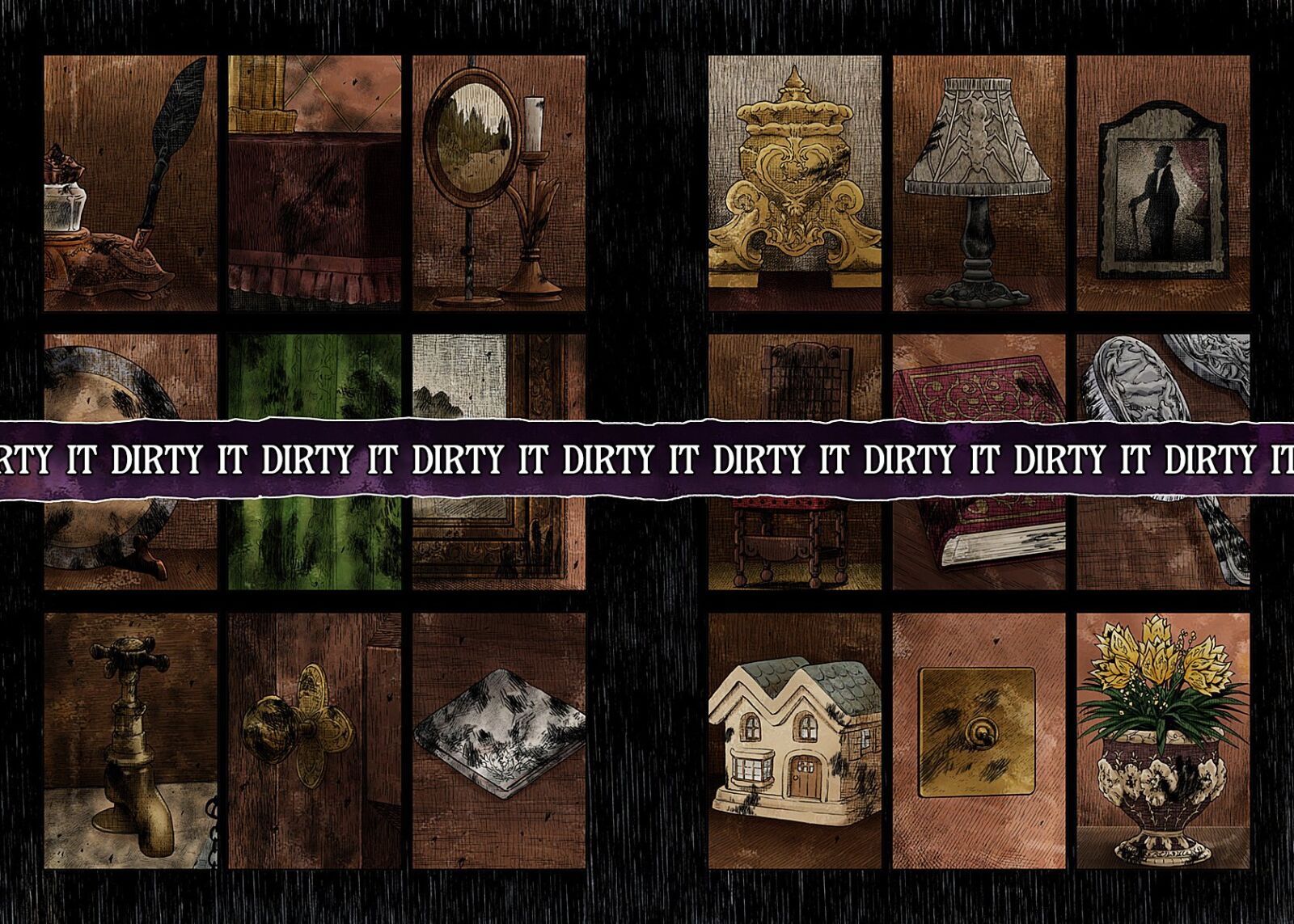
Task: Choose the maroon tablecloth tile
Action: click(315, 183)
